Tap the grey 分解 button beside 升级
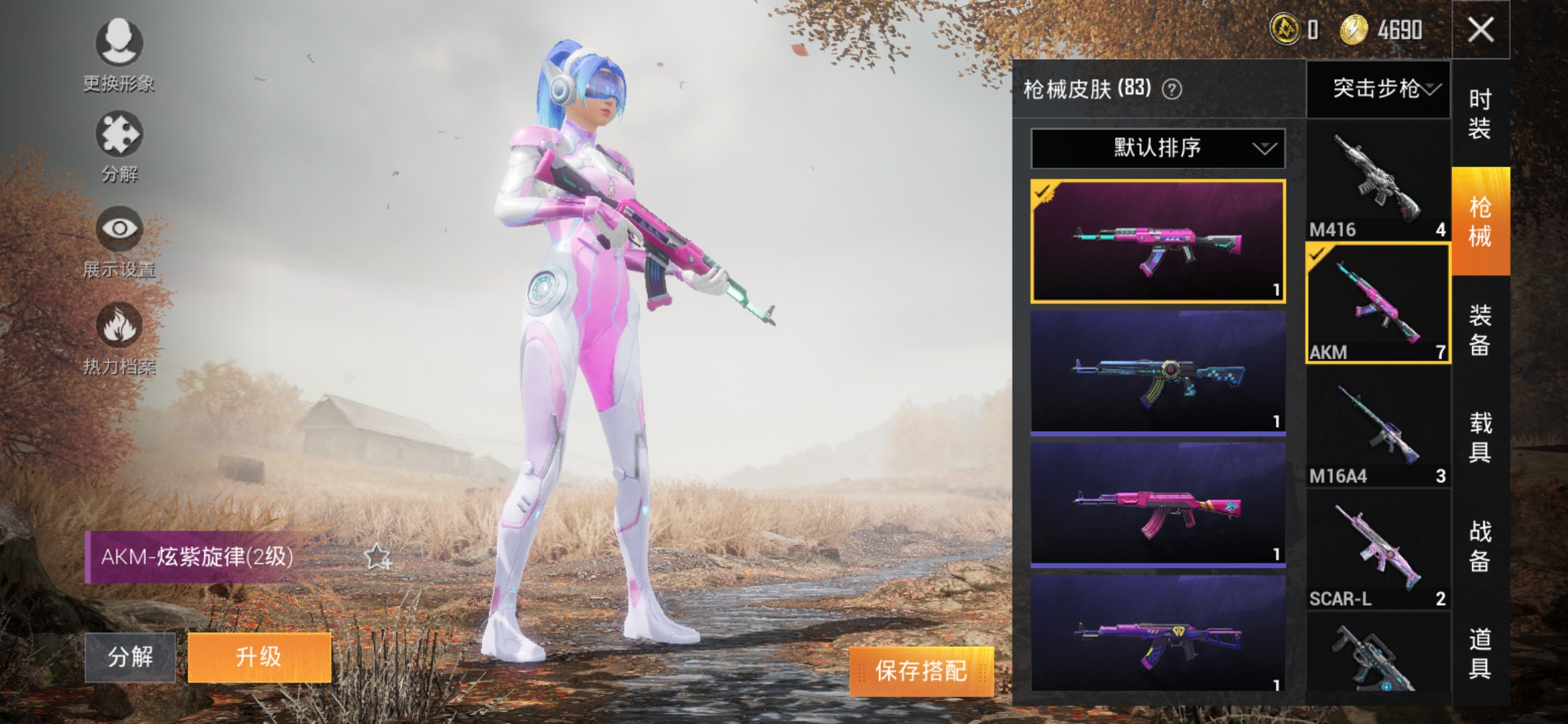 click(130, 657)
